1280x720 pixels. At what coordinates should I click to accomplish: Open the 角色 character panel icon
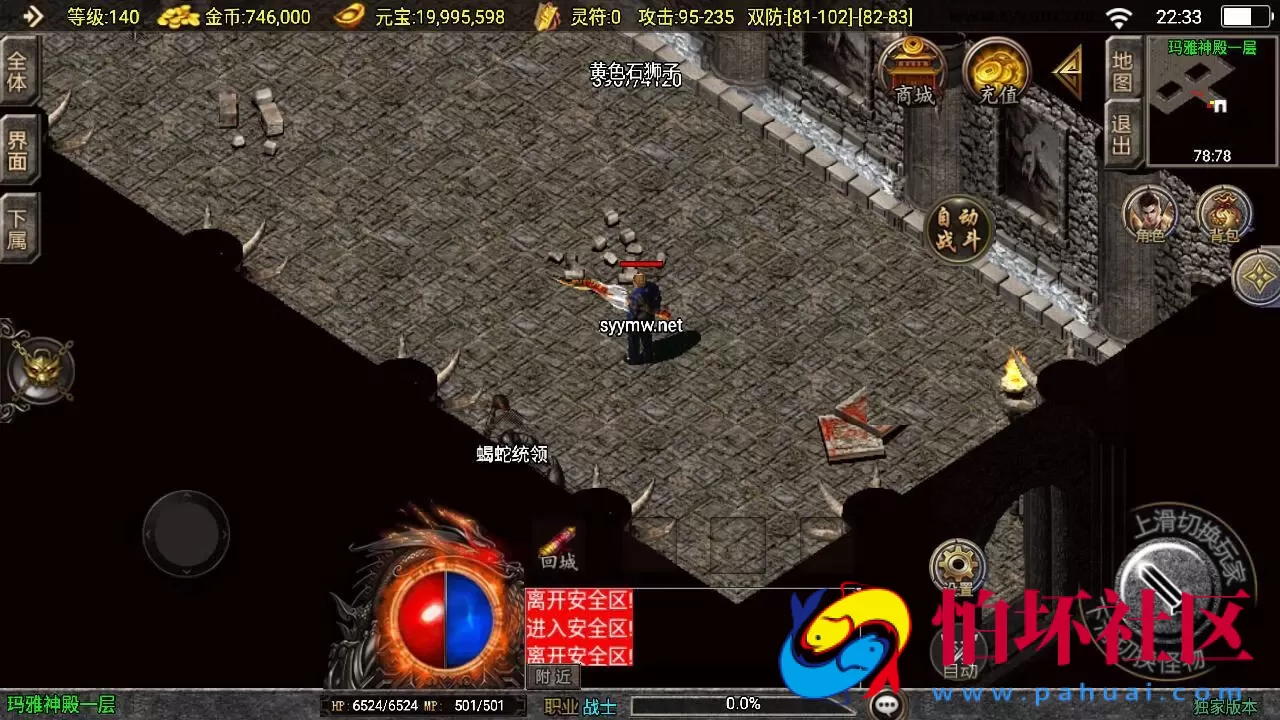(x=1149, y=213)
